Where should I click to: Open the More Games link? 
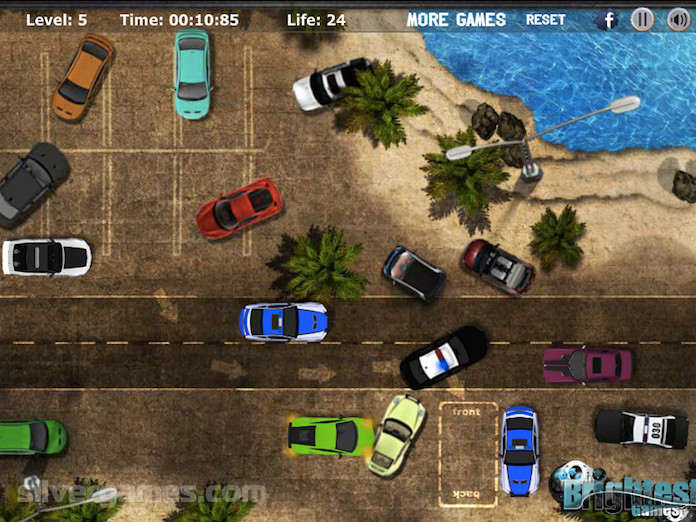tap(456, 19)
